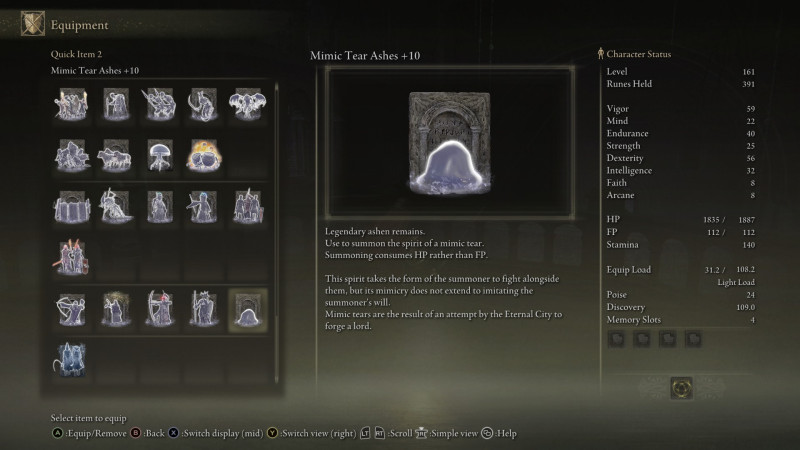Select the bat-winged creature ashes slot

pyautogui.click(x=247, y=103)
